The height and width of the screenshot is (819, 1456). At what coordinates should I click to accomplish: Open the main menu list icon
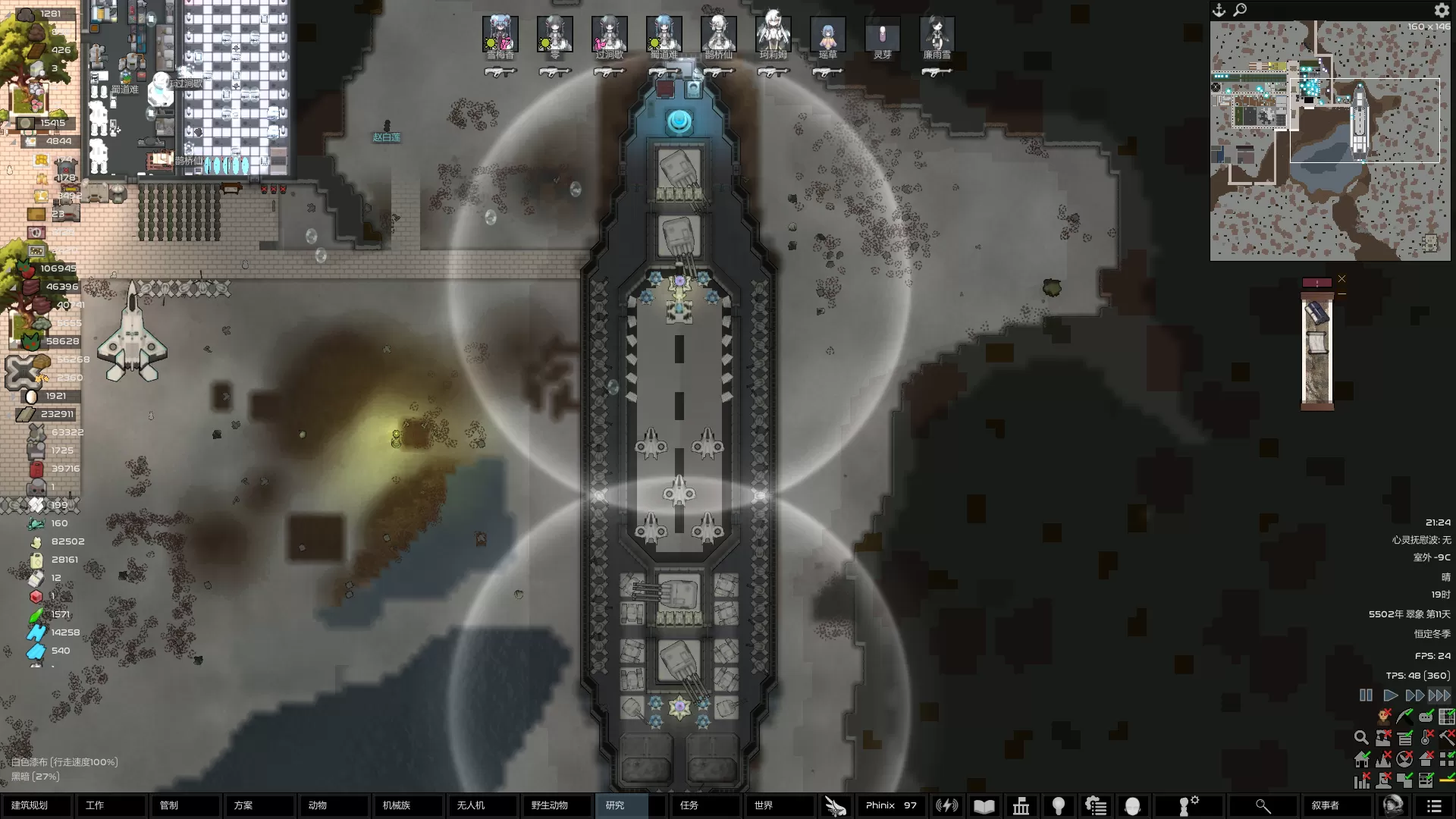point(1433,806)
